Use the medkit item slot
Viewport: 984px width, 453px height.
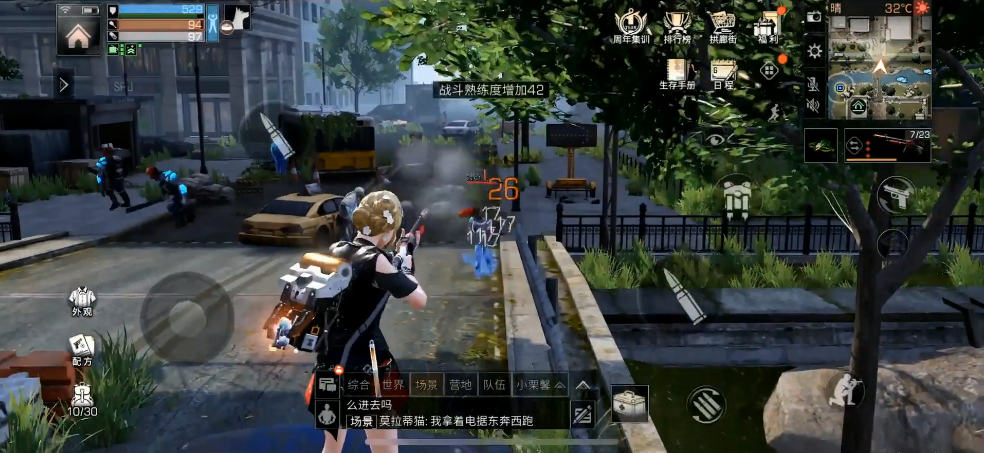[x=629, y=402]
